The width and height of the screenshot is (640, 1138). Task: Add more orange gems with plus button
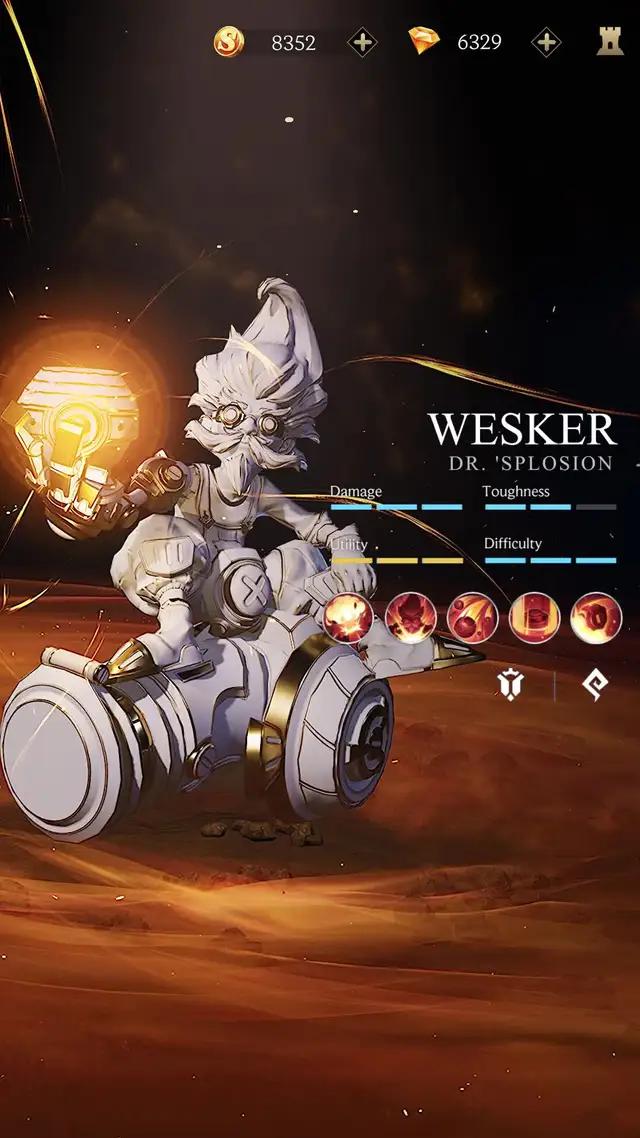(x=546, y=42)
